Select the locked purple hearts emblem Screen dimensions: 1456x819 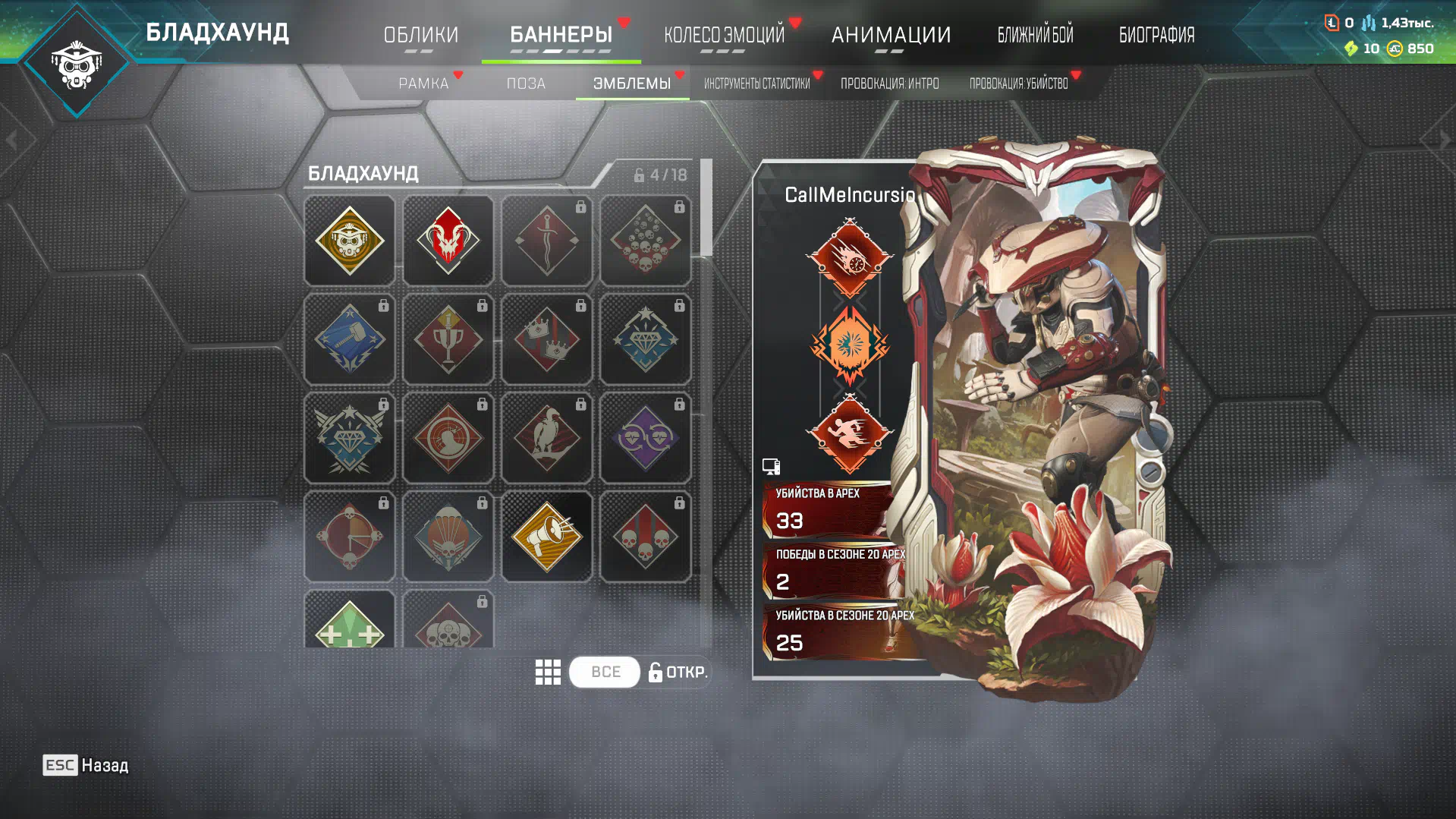click(645, 438)
